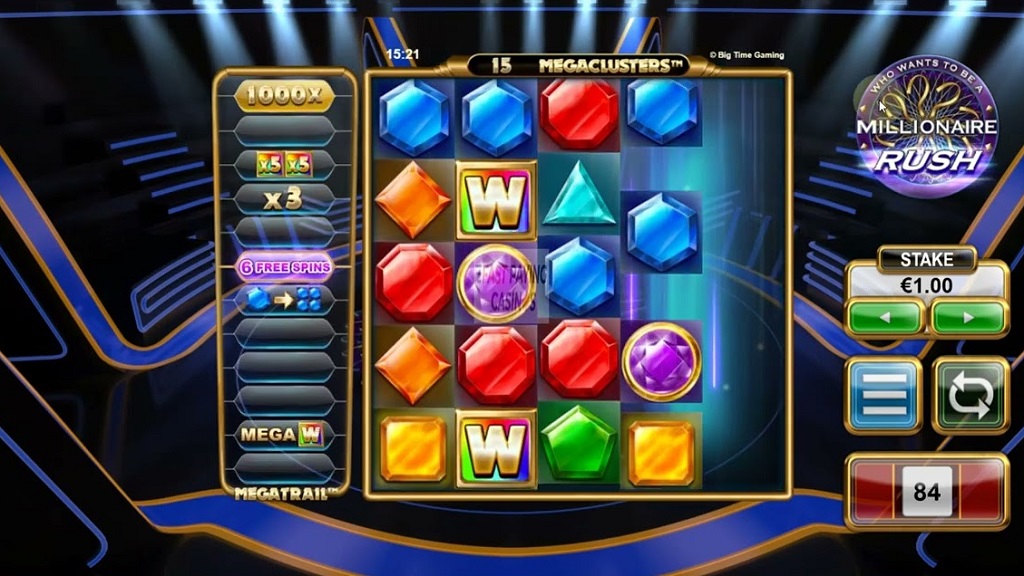Click the red spin button showing 84

[926, 492]
